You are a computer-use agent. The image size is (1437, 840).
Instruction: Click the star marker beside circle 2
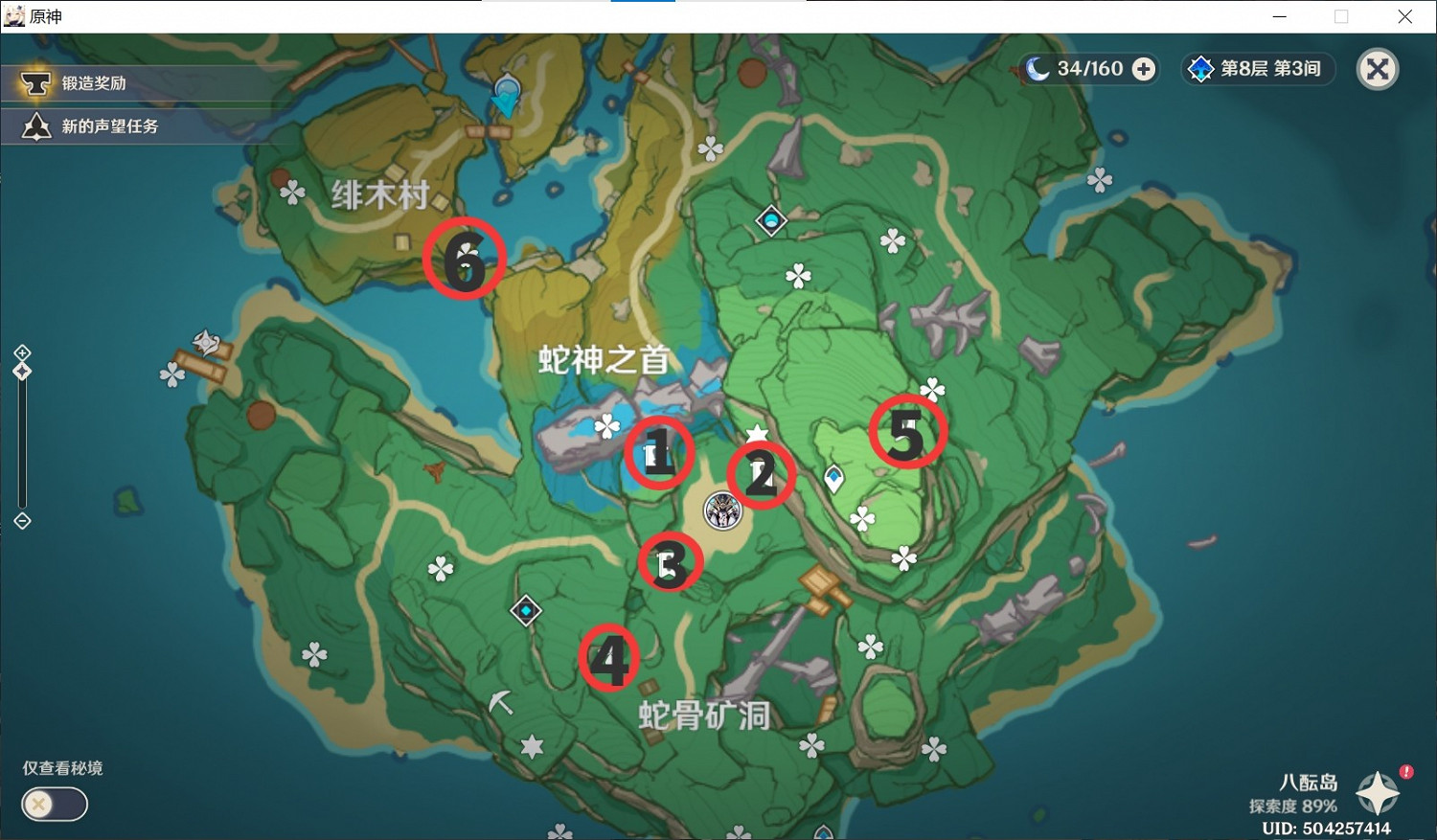[756, 432]
